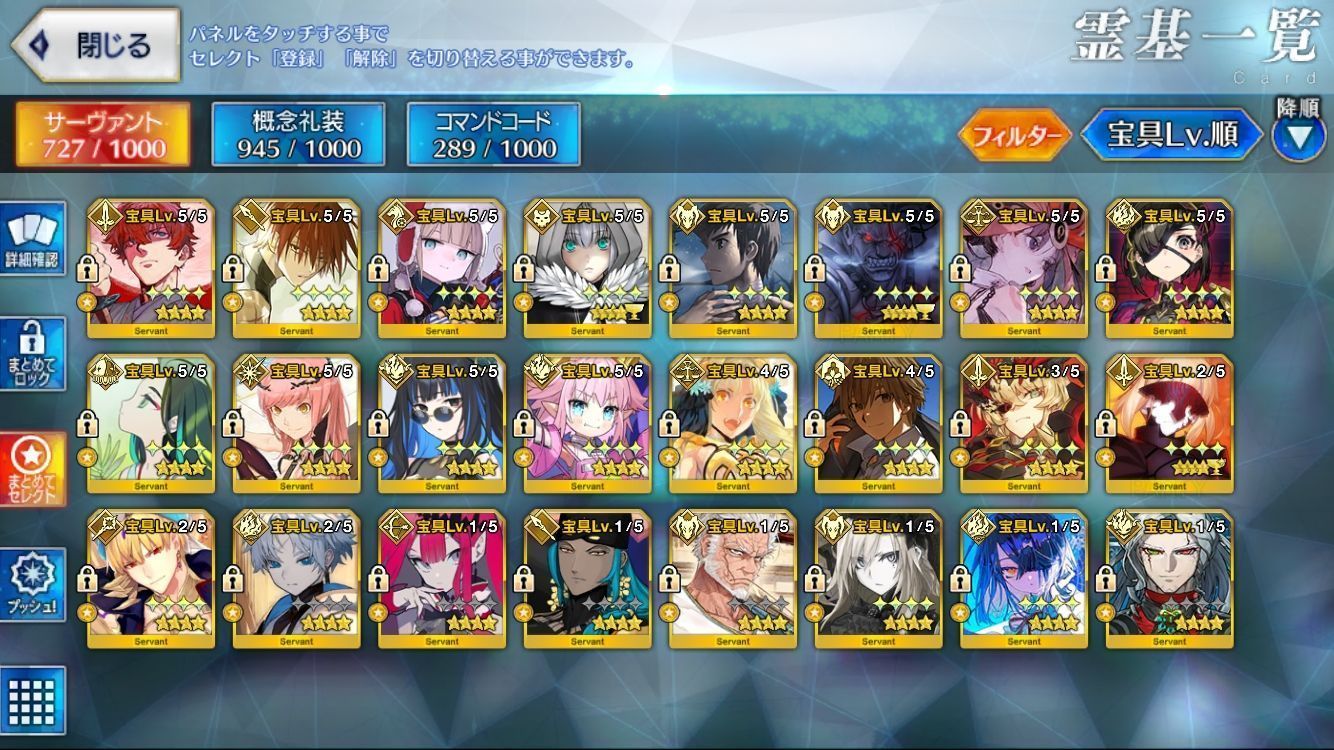Activate まとめてロック bulk lock
Viewport: 1334px width, 750px height.
32,354
